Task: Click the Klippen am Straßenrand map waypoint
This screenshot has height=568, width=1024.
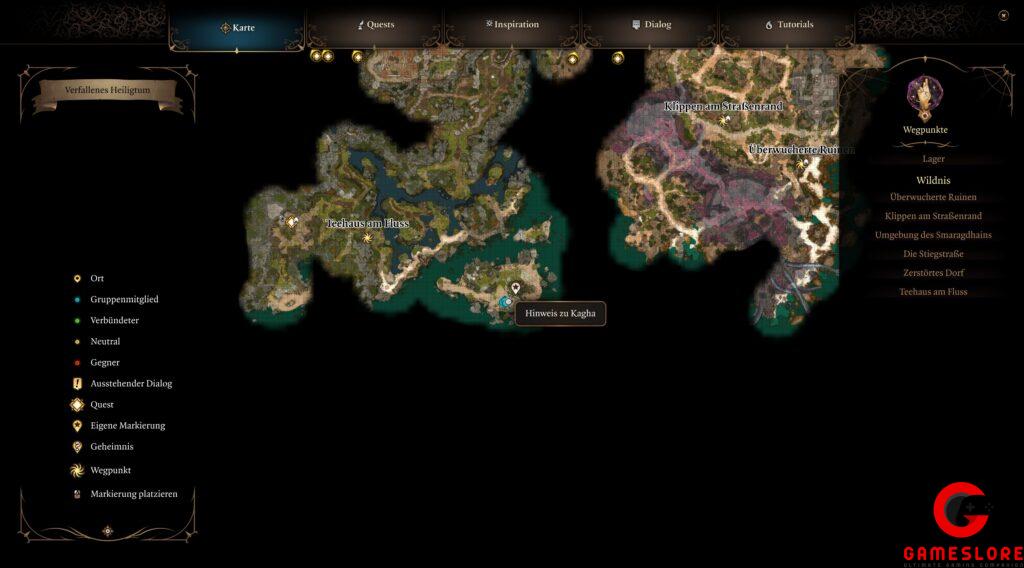Action: (x=725, y=119)
